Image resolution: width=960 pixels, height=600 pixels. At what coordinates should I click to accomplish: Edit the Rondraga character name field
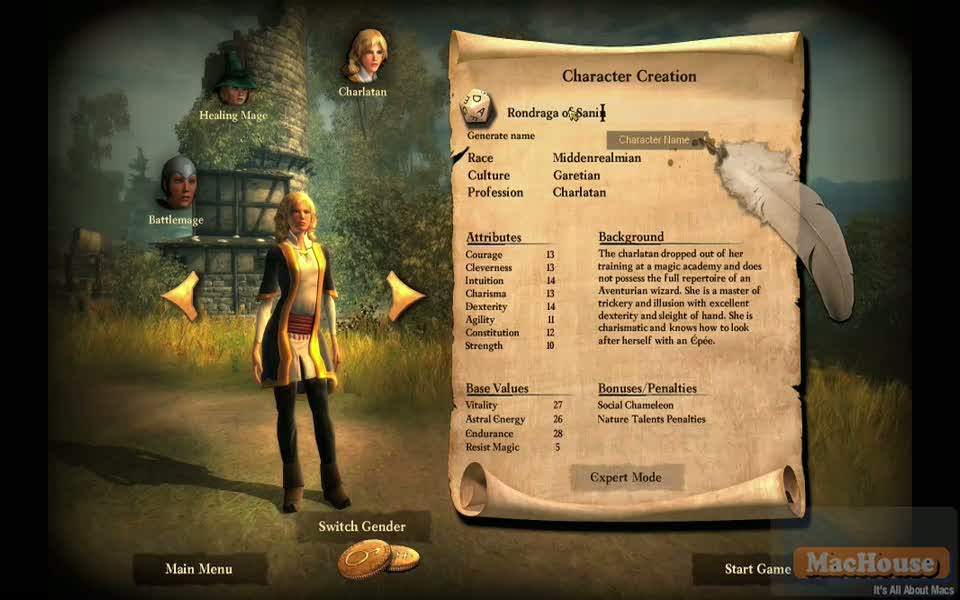click(x=556, y=114)
